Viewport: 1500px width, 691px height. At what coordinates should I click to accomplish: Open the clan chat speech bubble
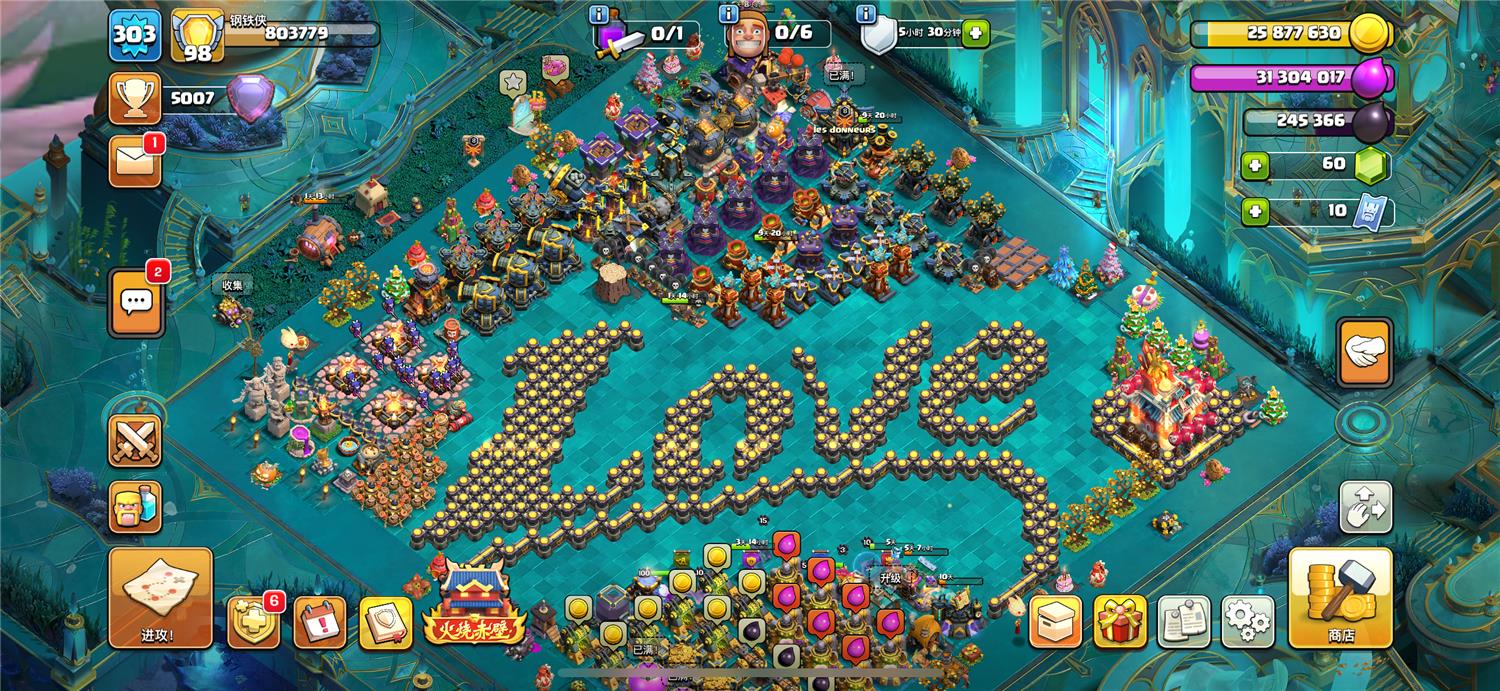tap(134, 300)
